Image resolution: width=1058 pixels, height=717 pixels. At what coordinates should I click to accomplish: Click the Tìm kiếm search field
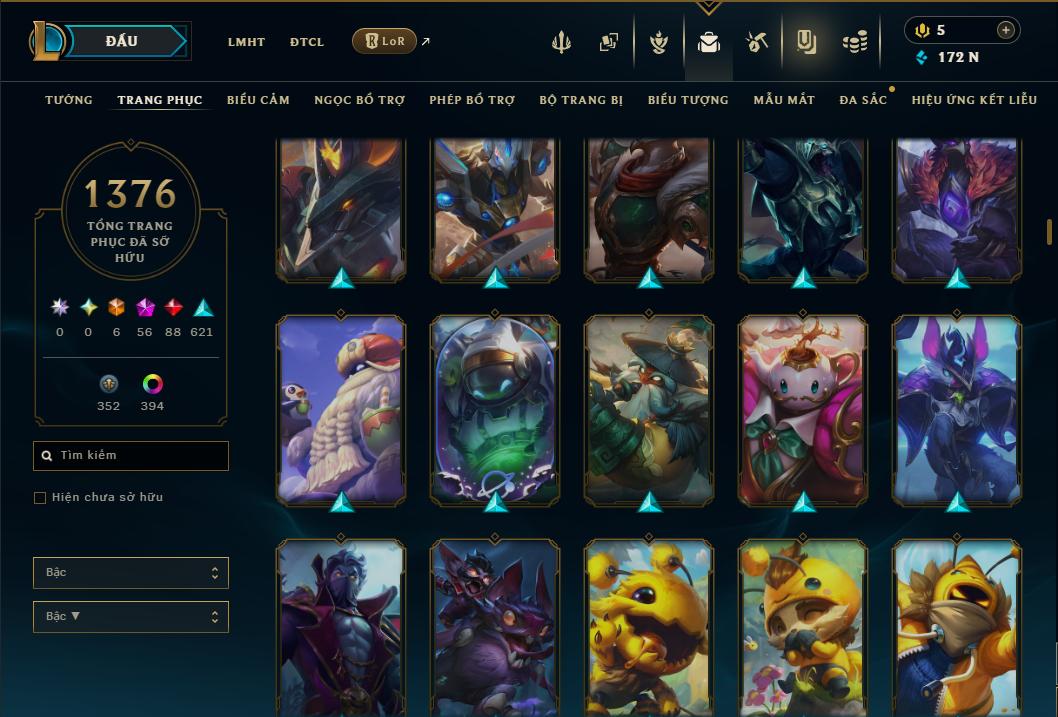point(131,456)
